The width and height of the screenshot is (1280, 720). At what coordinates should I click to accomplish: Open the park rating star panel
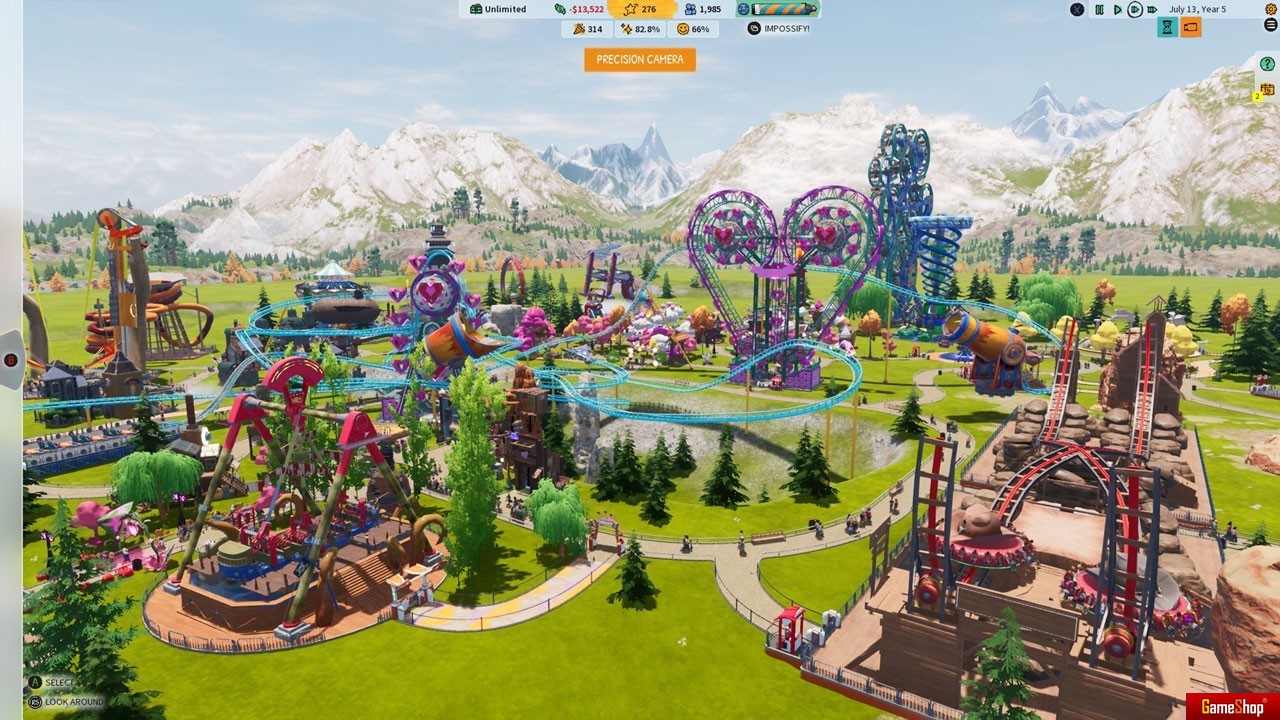point(640,9)
